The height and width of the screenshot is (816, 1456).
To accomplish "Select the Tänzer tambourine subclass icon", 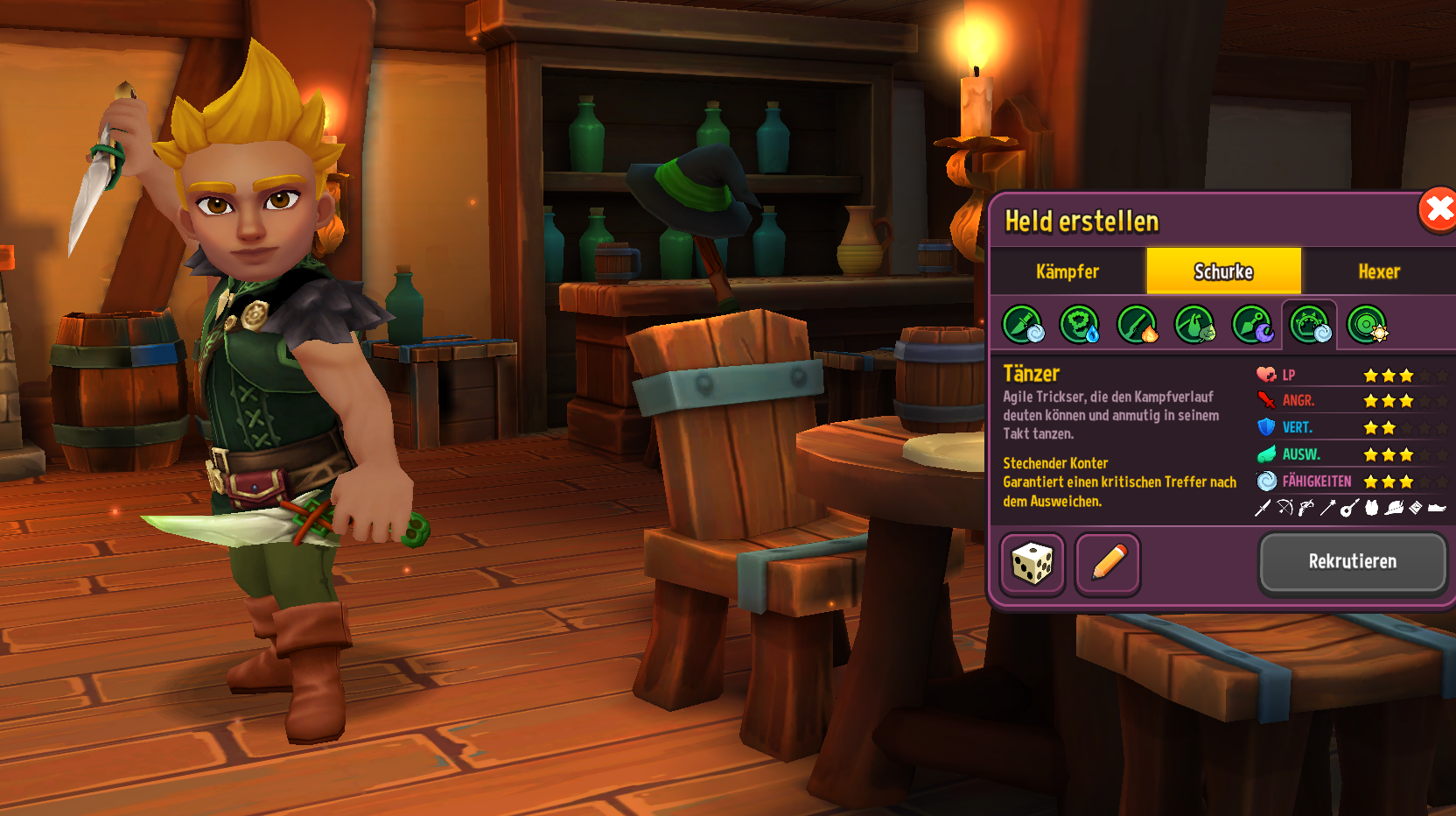I will coord(1309,325).
